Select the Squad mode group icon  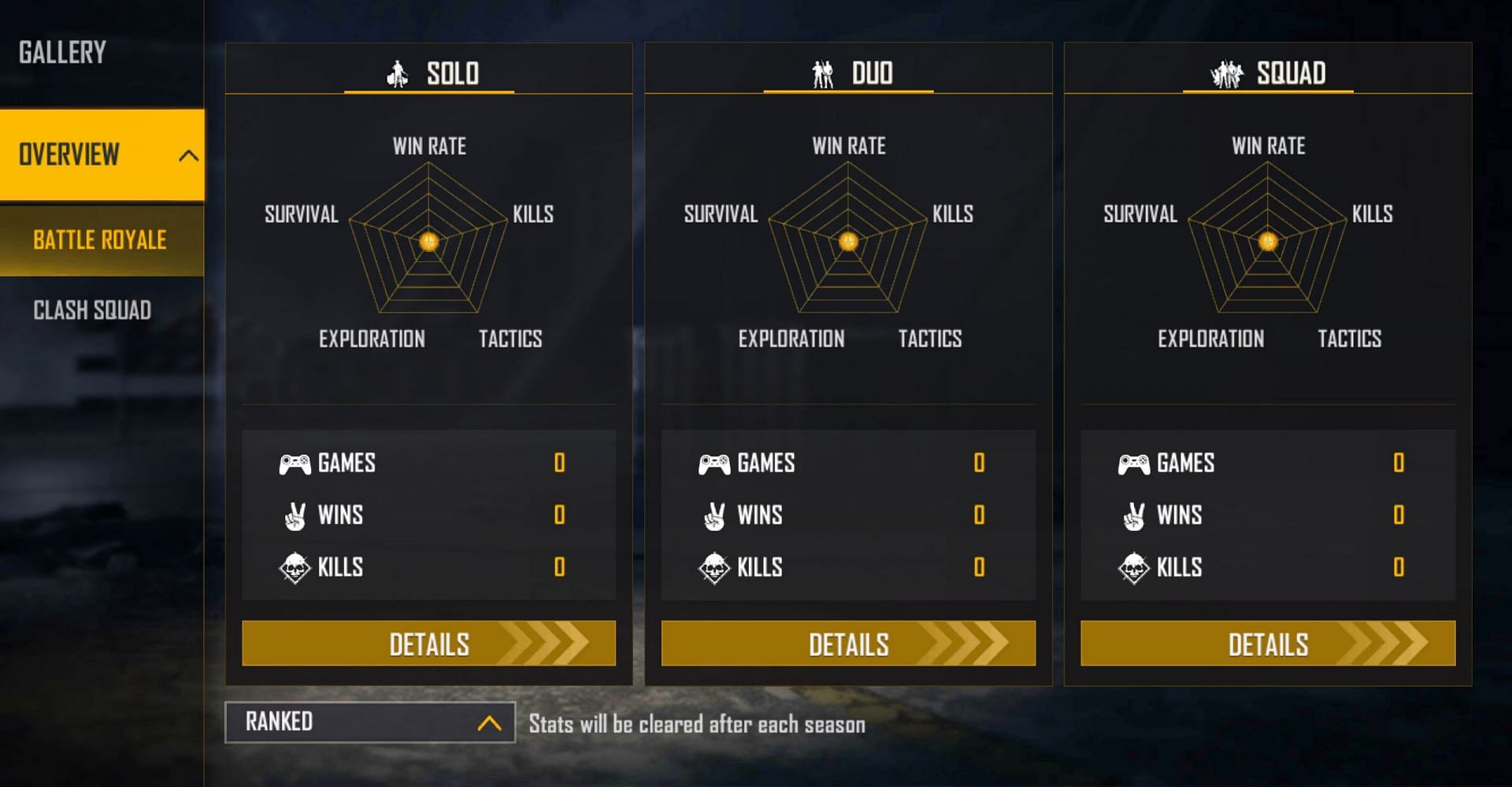(1228, 72)
